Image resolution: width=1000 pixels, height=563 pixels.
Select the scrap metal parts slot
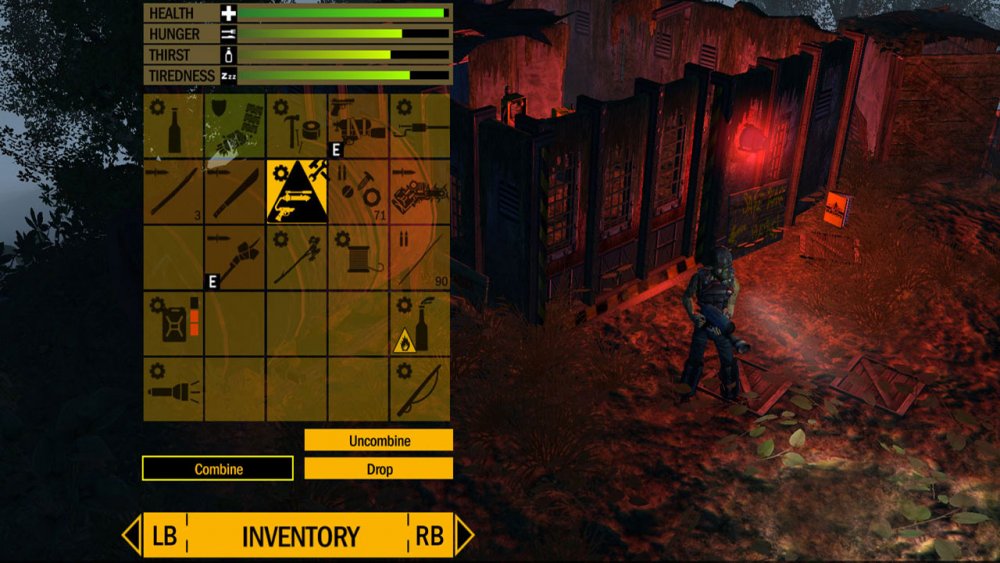tap(419, 191)
